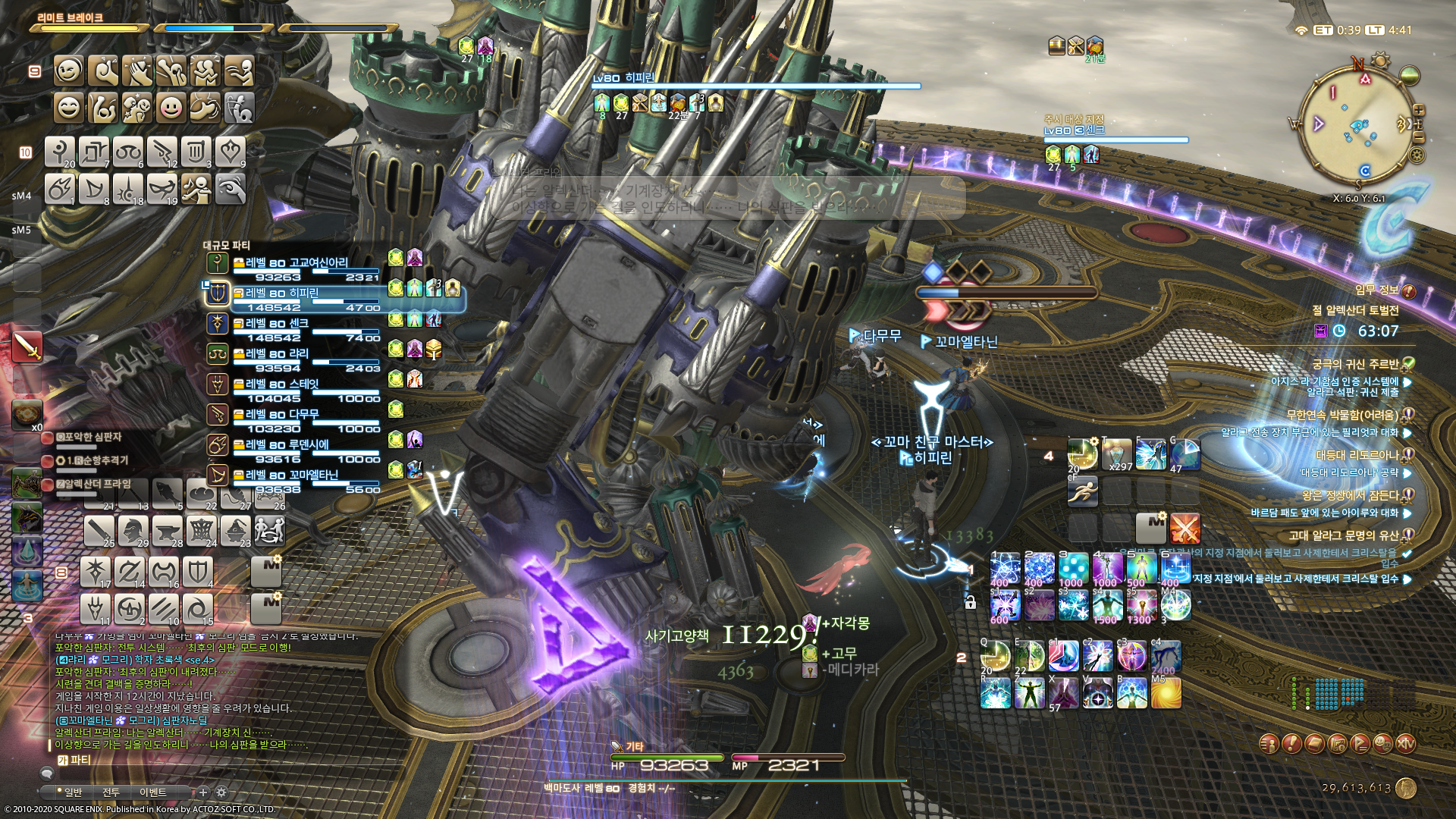Use the winking face emote icon
The image size is (1456, 819).
pos(69,71)
